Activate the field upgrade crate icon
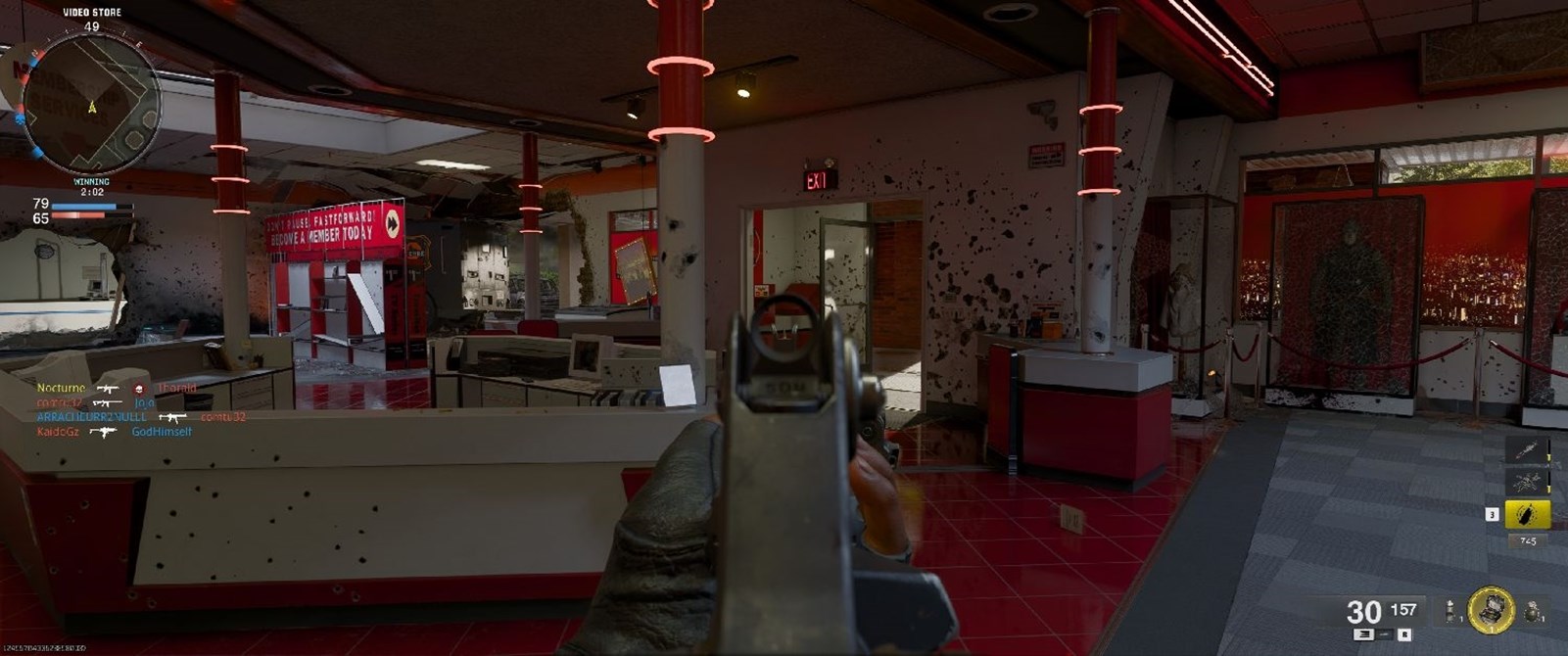Screen dimensions: 1568x656 [x=1491, y=609]
